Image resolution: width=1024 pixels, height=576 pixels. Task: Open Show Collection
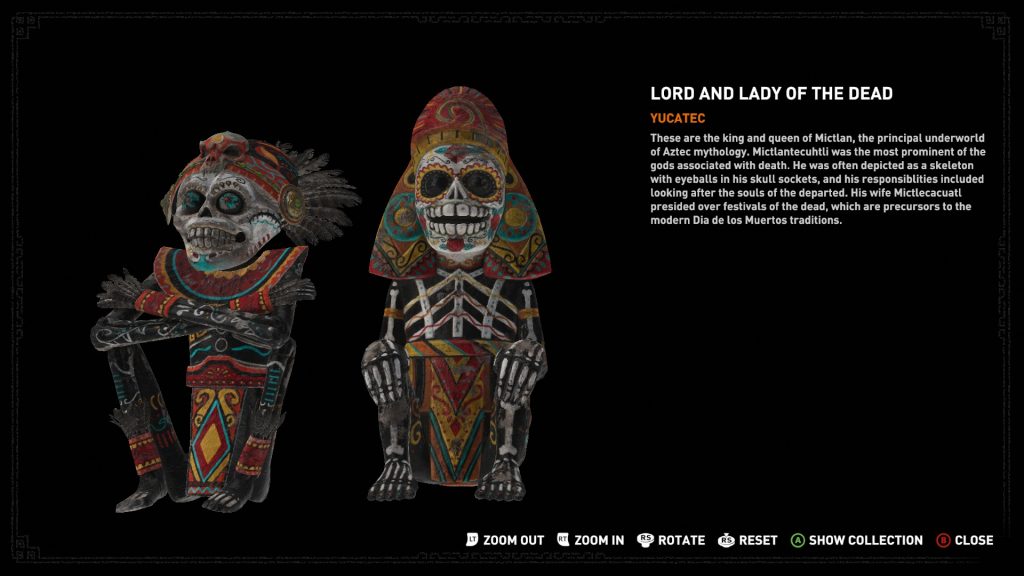pos(857,540)
